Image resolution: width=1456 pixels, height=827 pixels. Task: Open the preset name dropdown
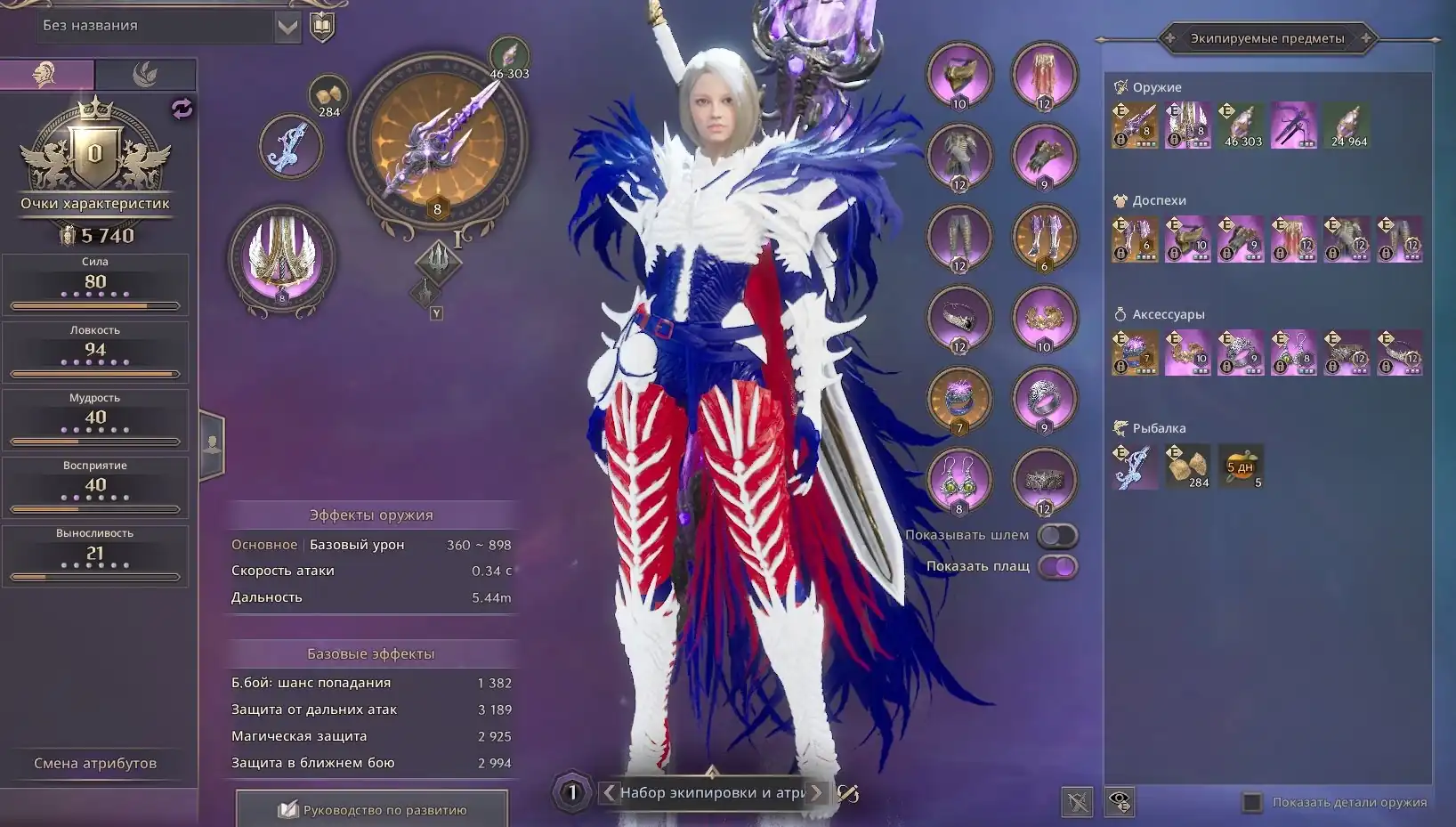pyautogui.click(x=287, y=27)
